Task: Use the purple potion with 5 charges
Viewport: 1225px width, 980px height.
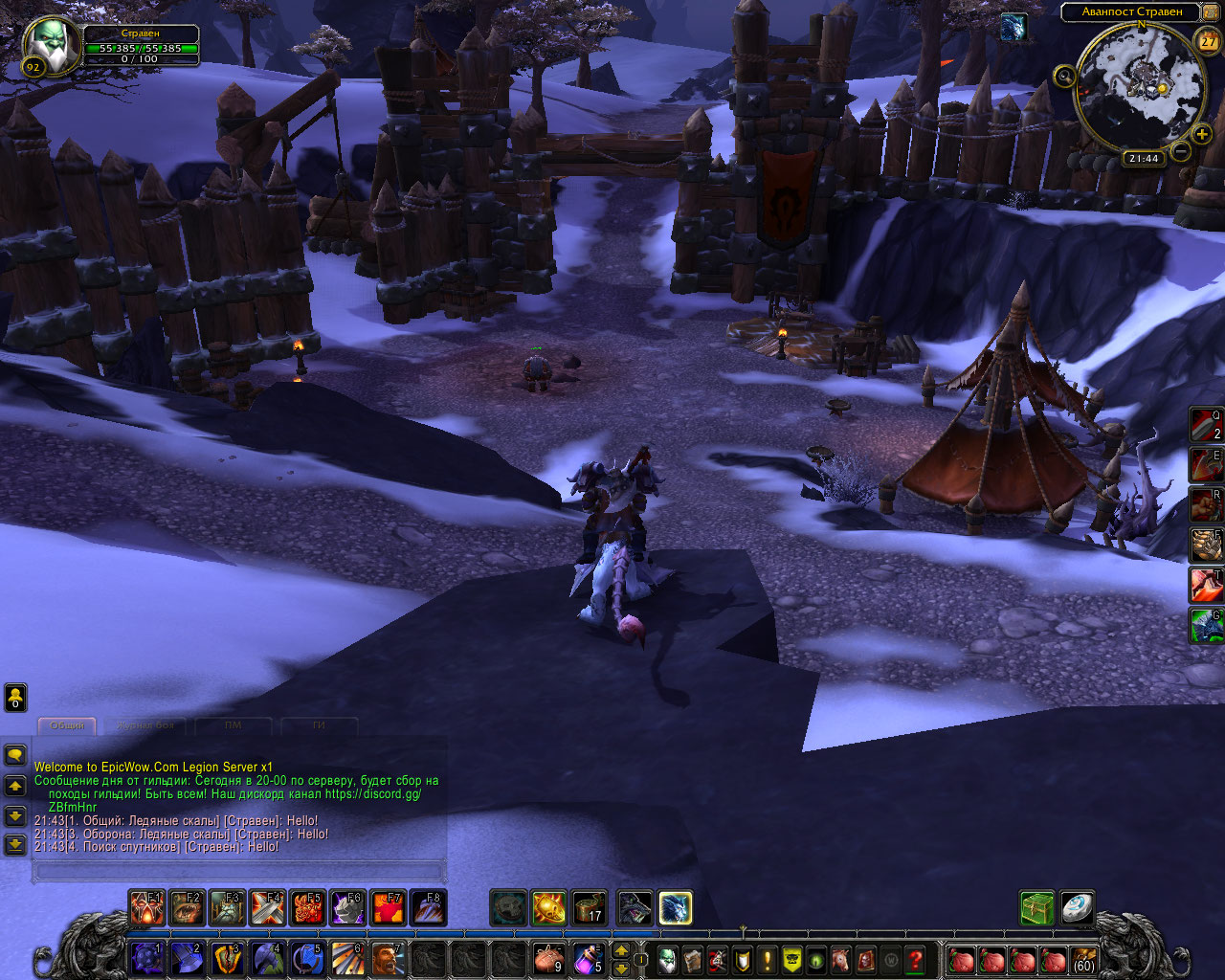Action: pos(588,958)
